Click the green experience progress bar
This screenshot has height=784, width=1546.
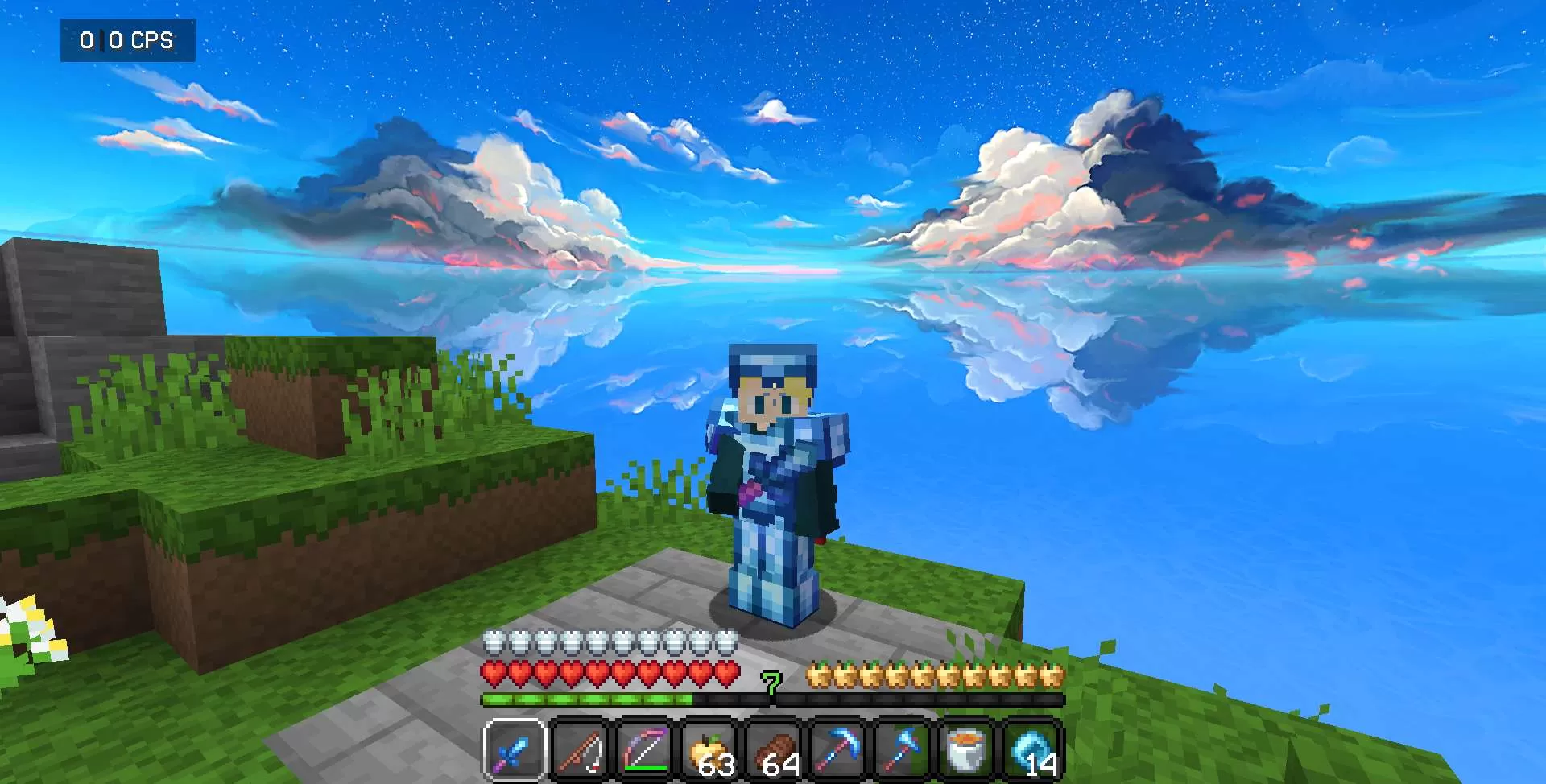click(588, 700)
